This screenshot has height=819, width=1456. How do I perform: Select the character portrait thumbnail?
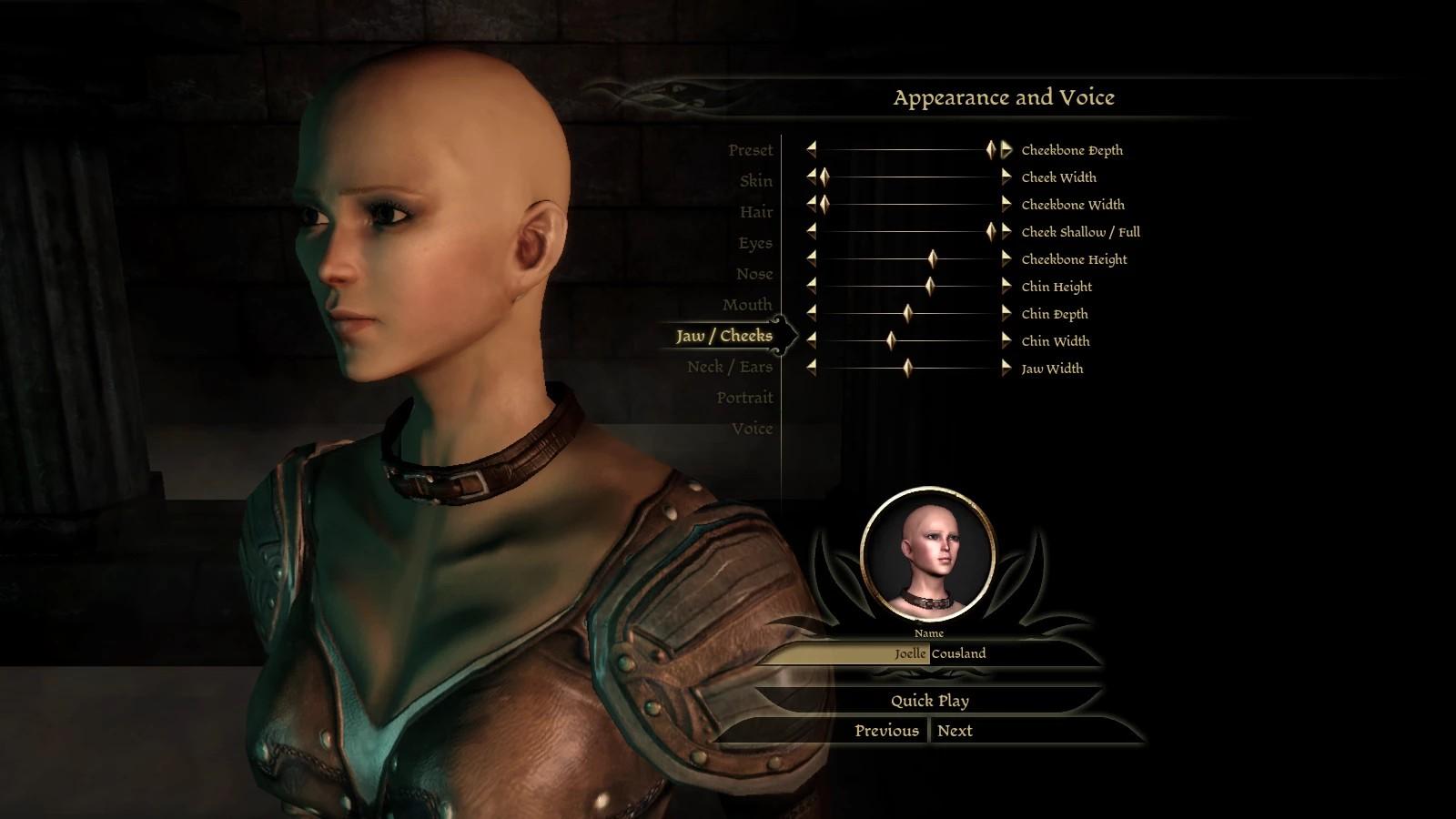click(x=927, y=553)
